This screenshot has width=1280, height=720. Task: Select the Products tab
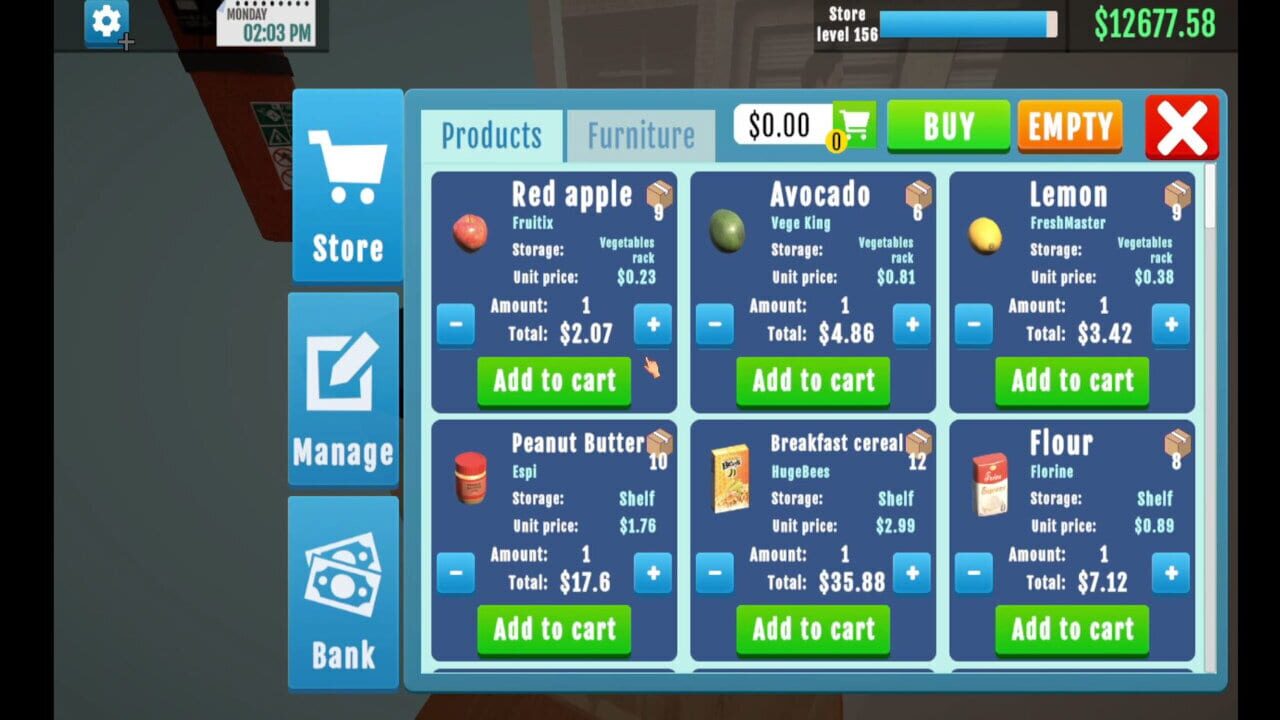491,136
